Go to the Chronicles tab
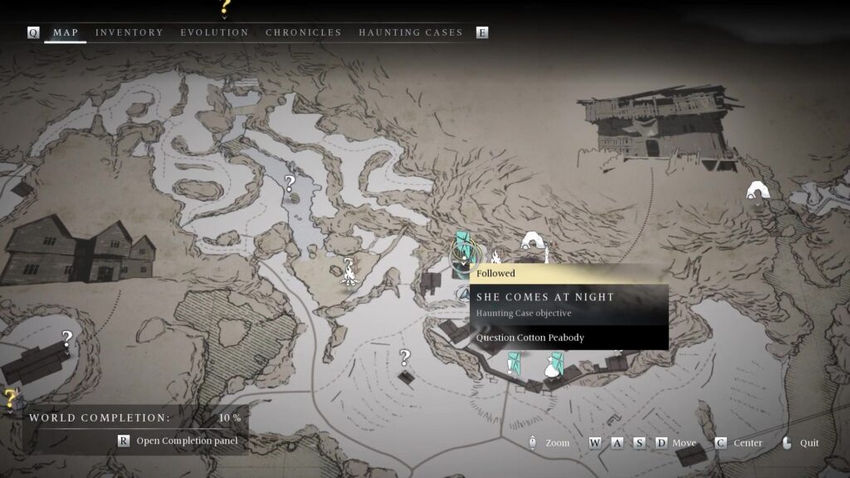The height and width of the screenshot is (478, 850). [x=303, y=33]
